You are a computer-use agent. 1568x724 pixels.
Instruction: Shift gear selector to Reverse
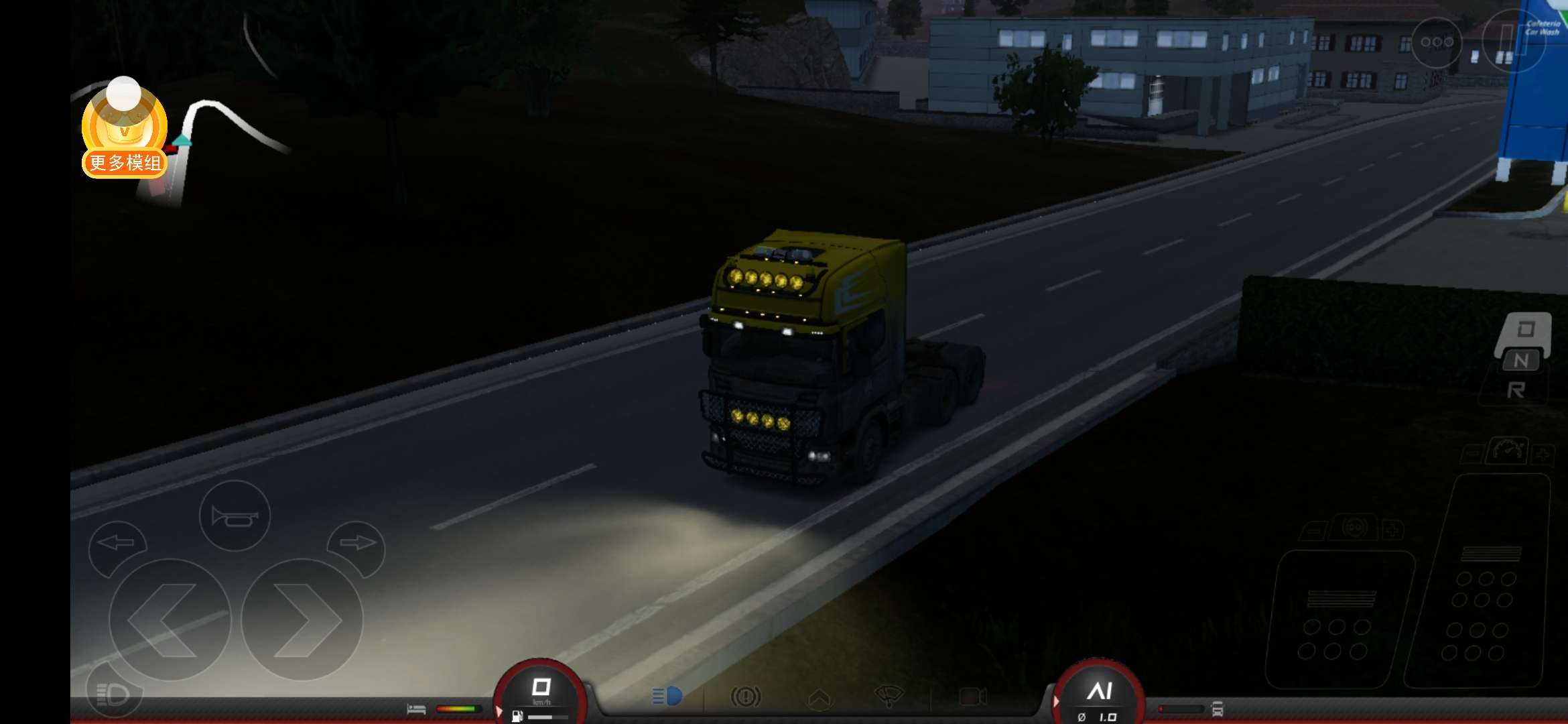click(x=1516, y=390)
